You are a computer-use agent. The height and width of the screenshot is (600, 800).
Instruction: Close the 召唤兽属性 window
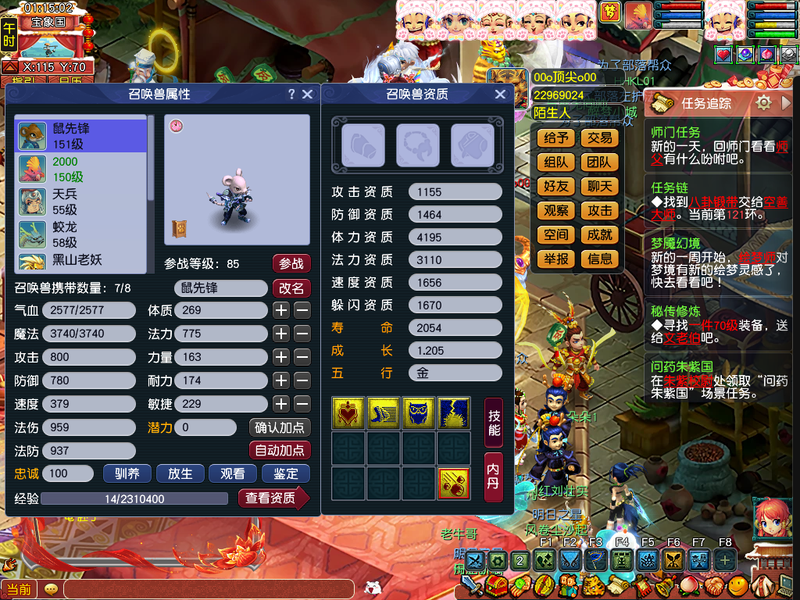coord(307,94)
